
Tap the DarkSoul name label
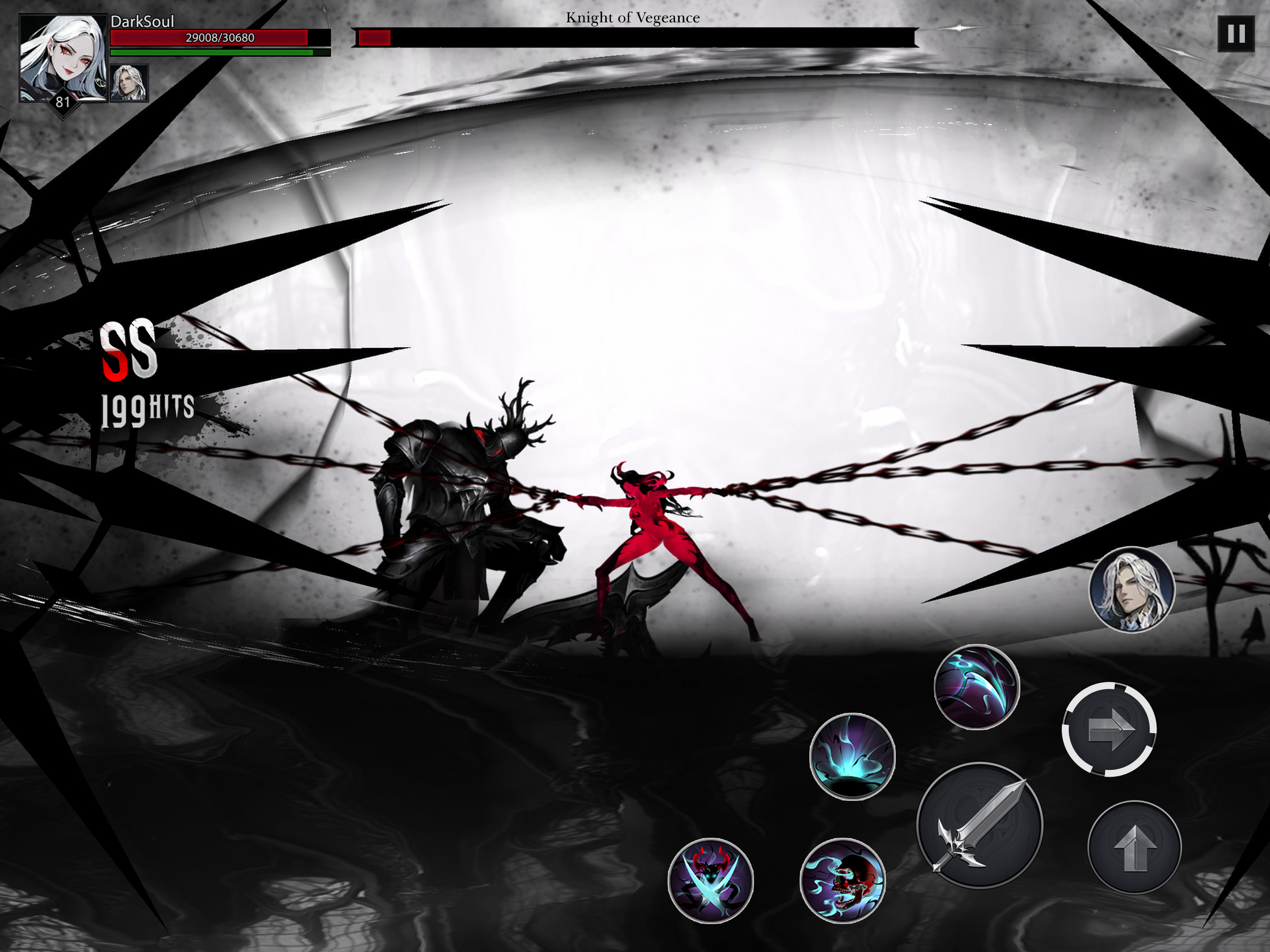click(x=142, y=22)
